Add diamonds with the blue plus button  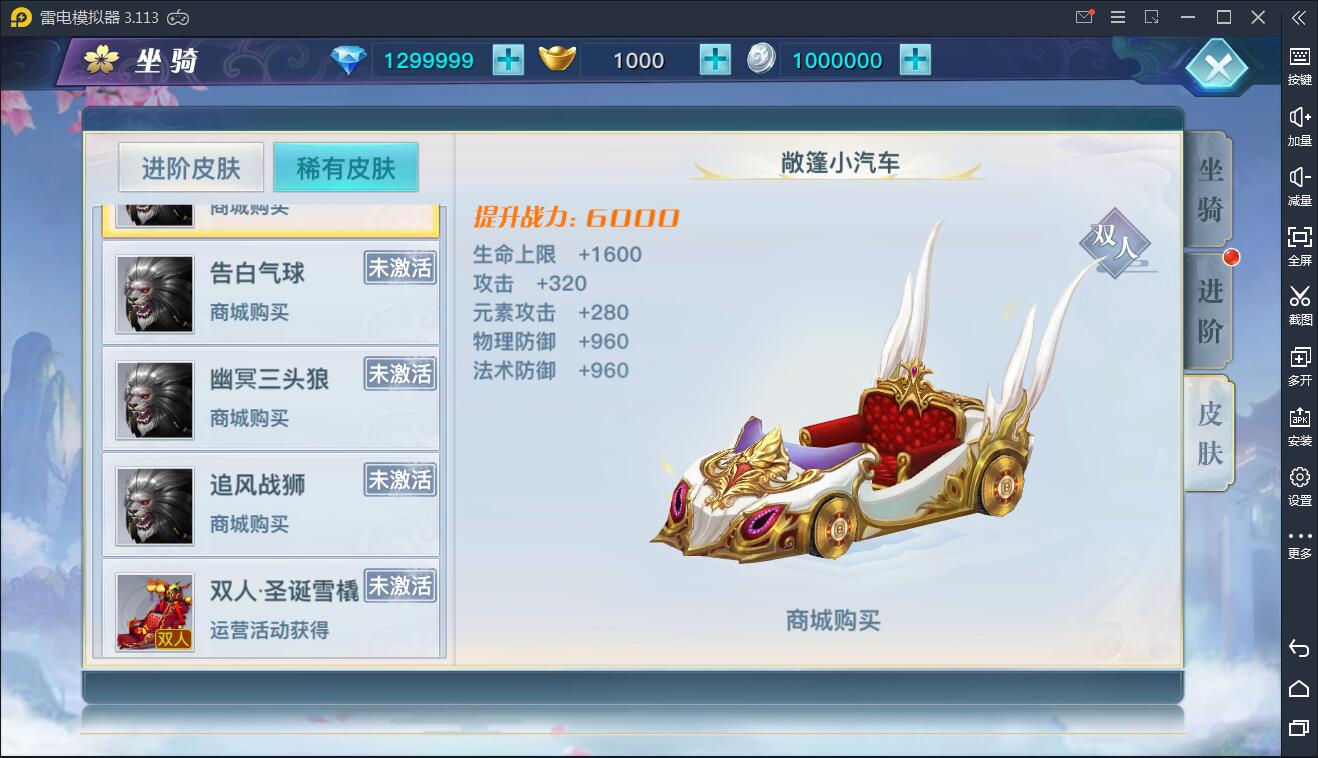[508, 60]
